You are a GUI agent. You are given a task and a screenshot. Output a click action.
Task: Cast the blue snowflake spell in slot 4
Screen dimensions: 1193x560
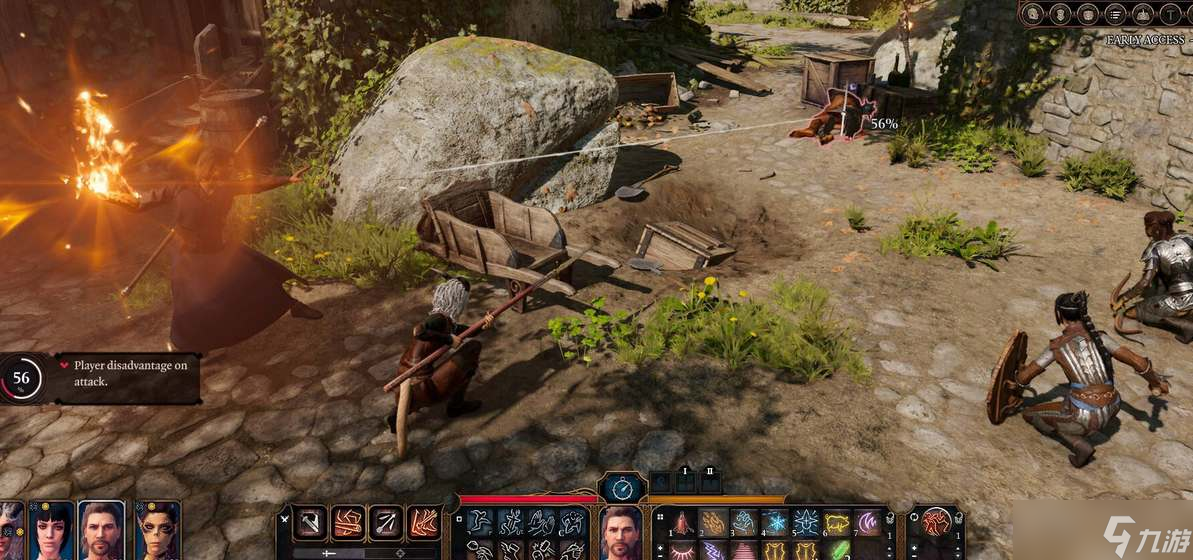click(x=775, y=523)
